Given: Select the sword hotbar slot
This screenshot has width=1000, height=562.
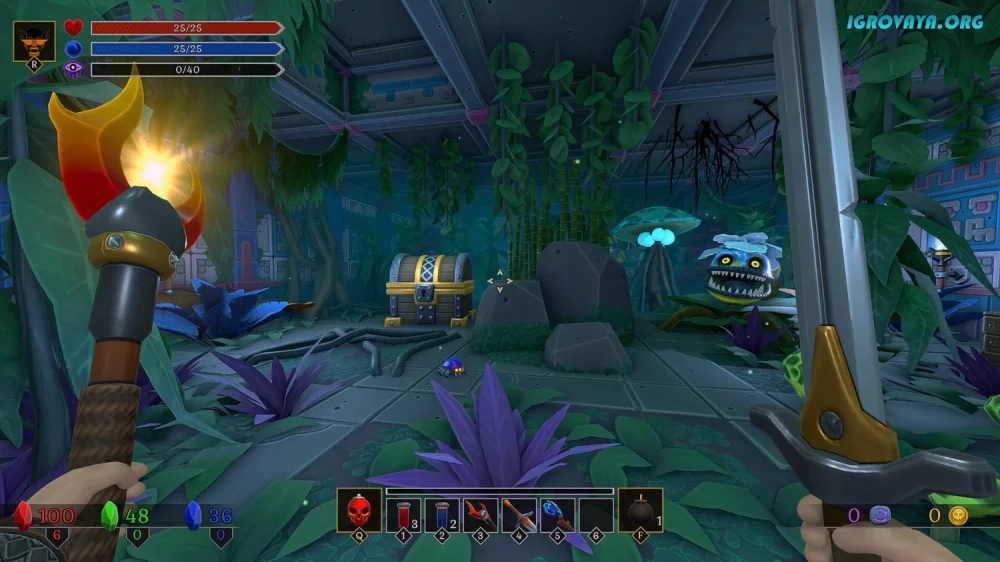Looking at the screenshot, I should click(519, 514).
